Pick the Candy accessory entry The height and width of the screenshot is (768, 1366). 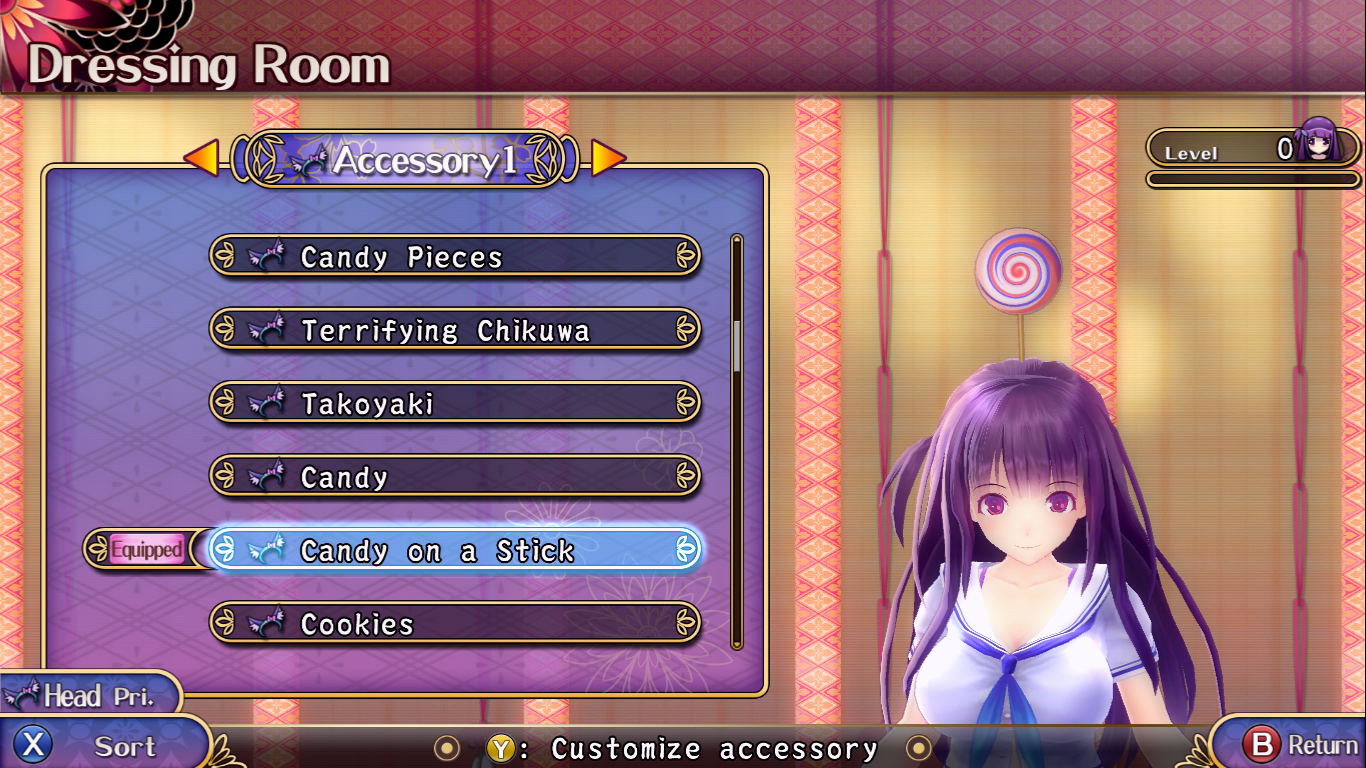(455, 477)
